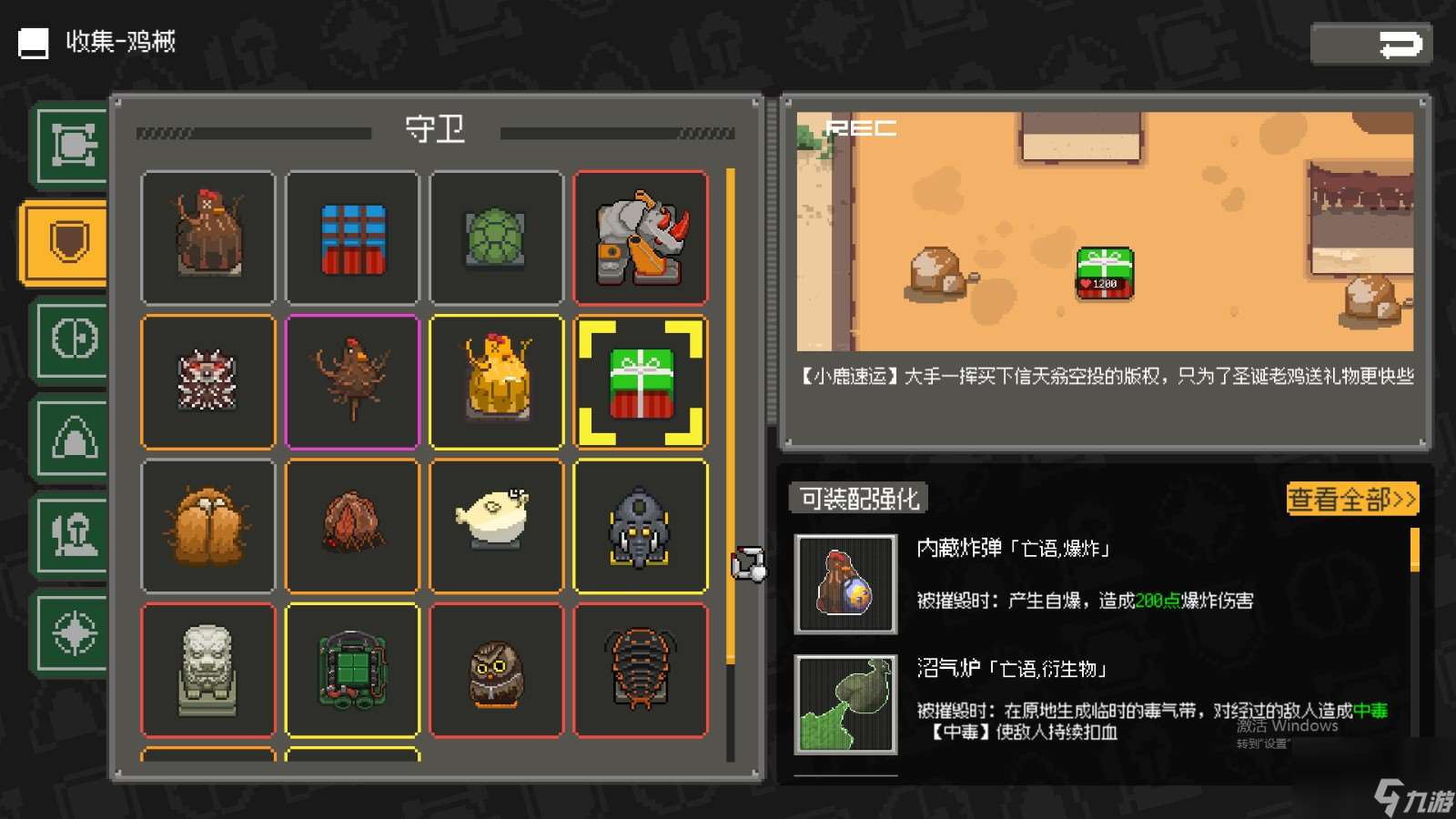
Task: Select the rhino guard with red border
Action: pos(642,237)
